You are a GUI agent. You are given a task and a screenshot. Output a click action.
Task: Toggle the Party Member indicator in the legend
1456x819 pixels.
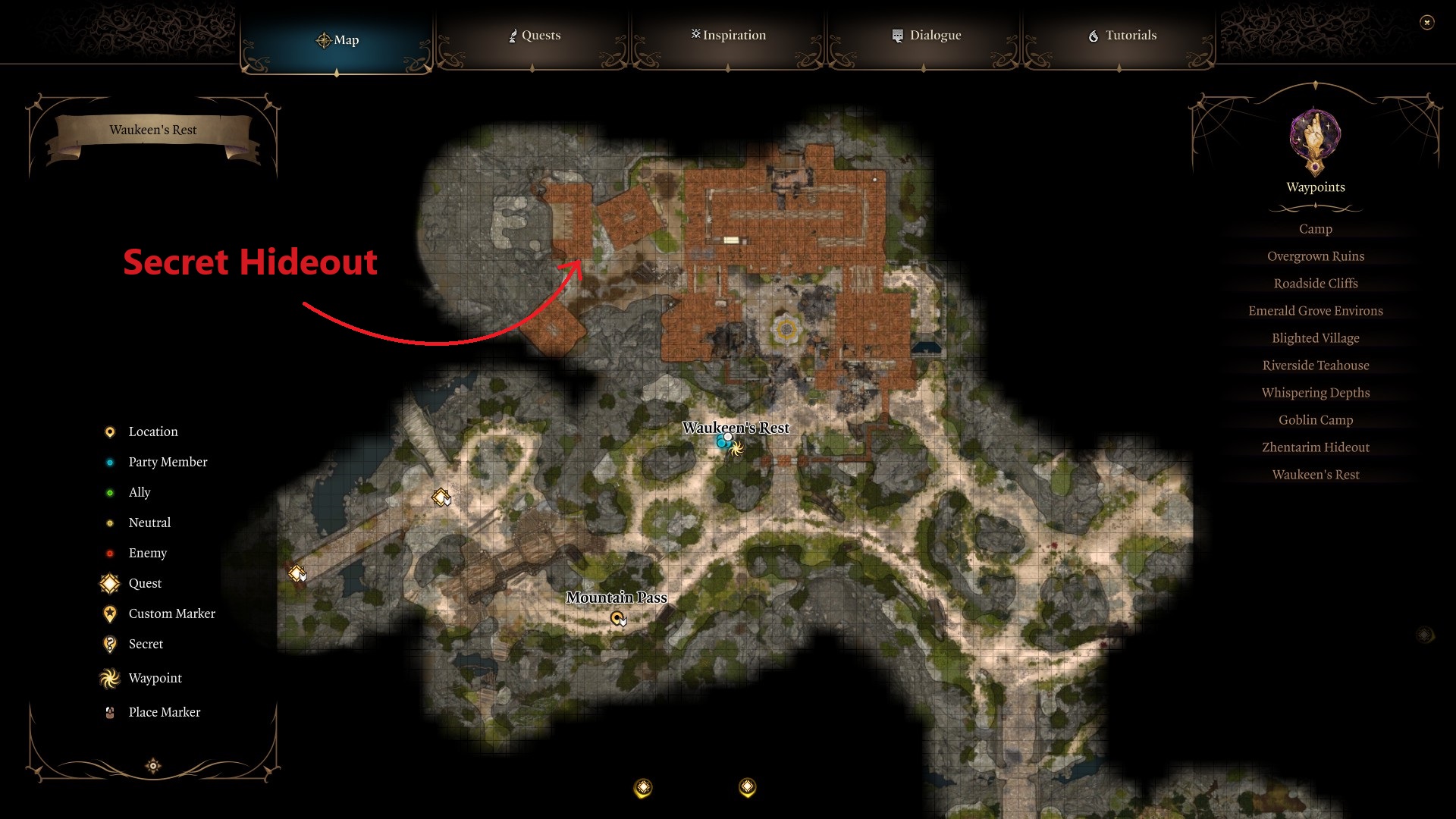click(x=110, y=462)
